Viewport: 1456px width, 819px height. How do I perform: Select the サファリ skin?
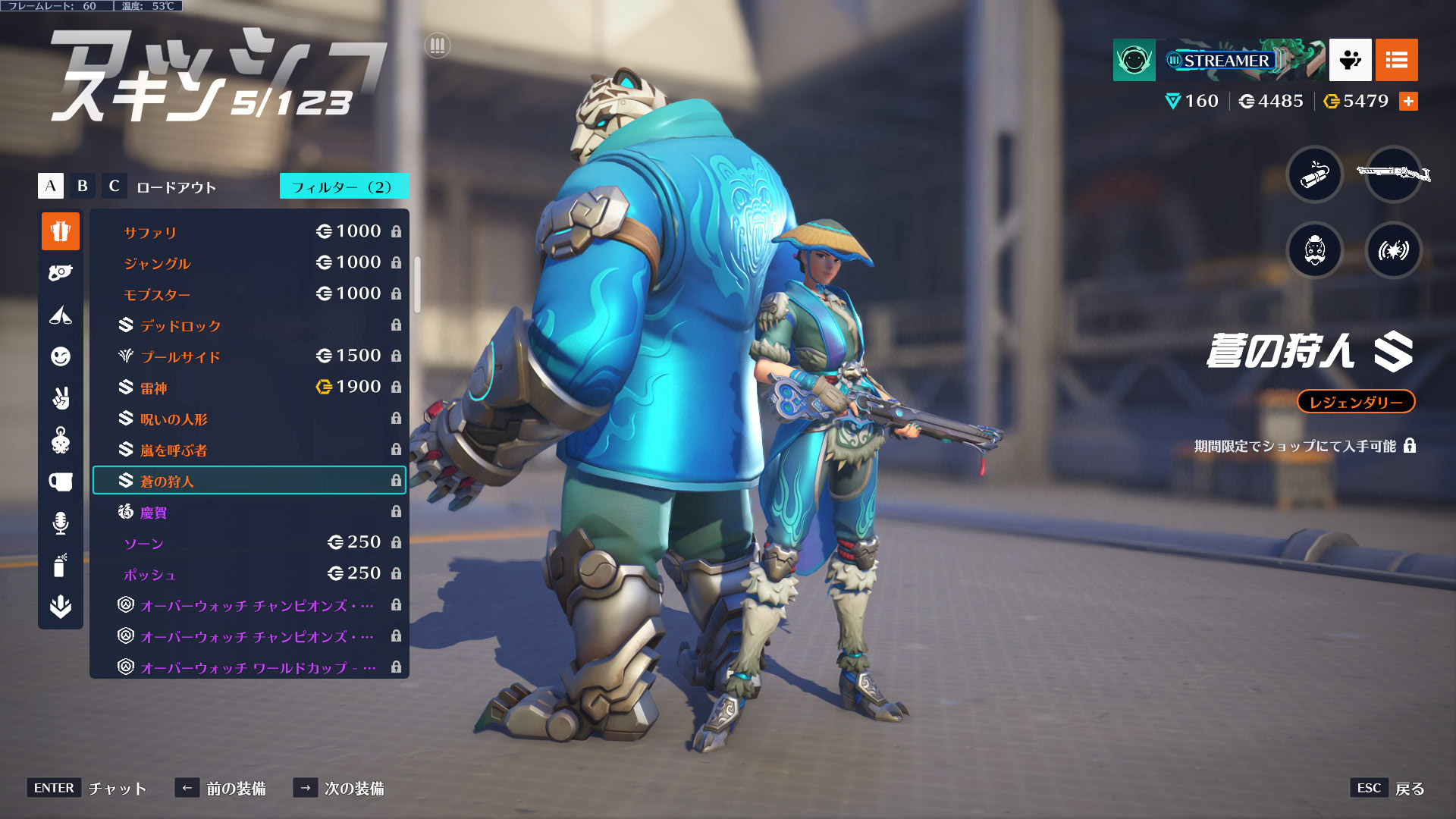(x=249, y=232)
